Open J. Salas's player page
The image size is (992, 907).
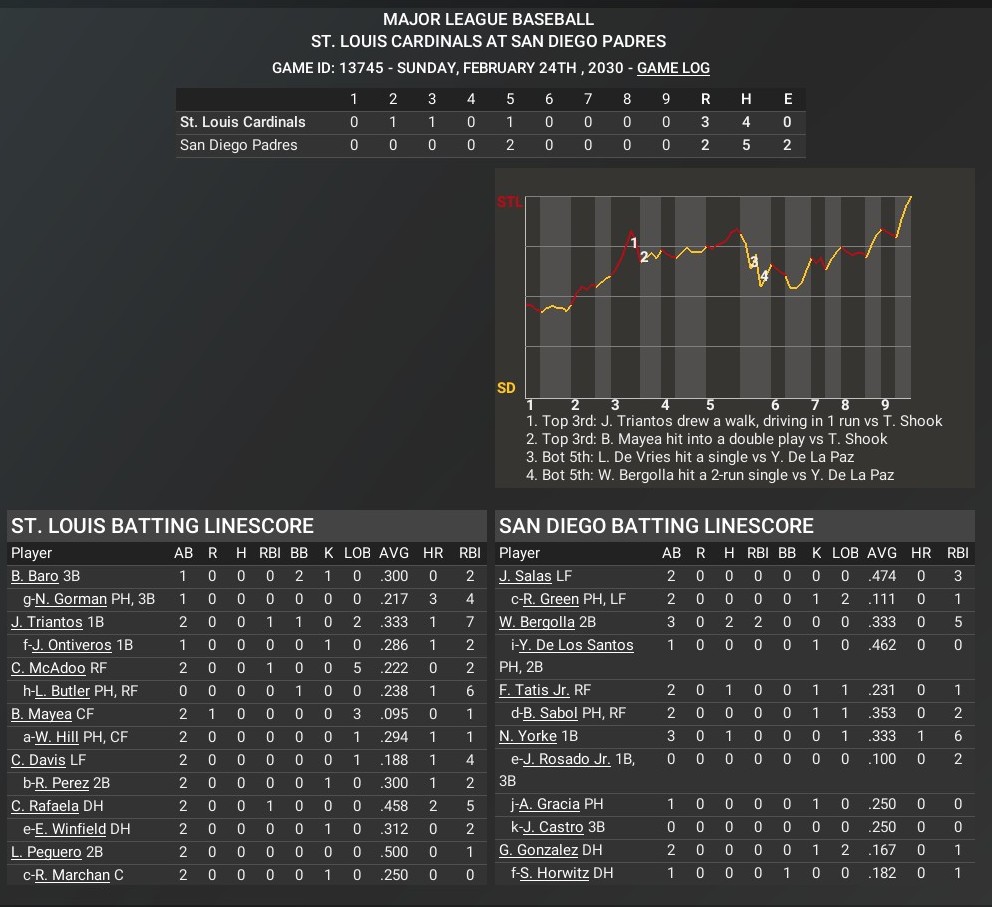coord(523,576)
